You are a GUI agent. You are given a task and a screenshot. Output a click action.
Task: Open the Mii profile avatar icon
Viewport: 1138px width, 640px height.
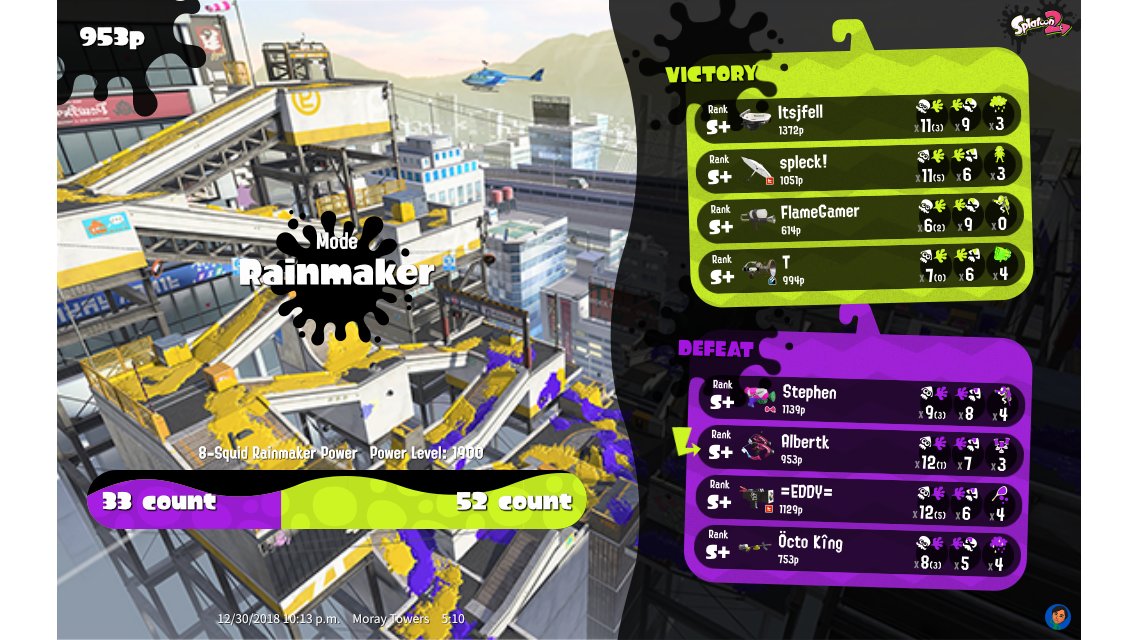click(1058, 615)
